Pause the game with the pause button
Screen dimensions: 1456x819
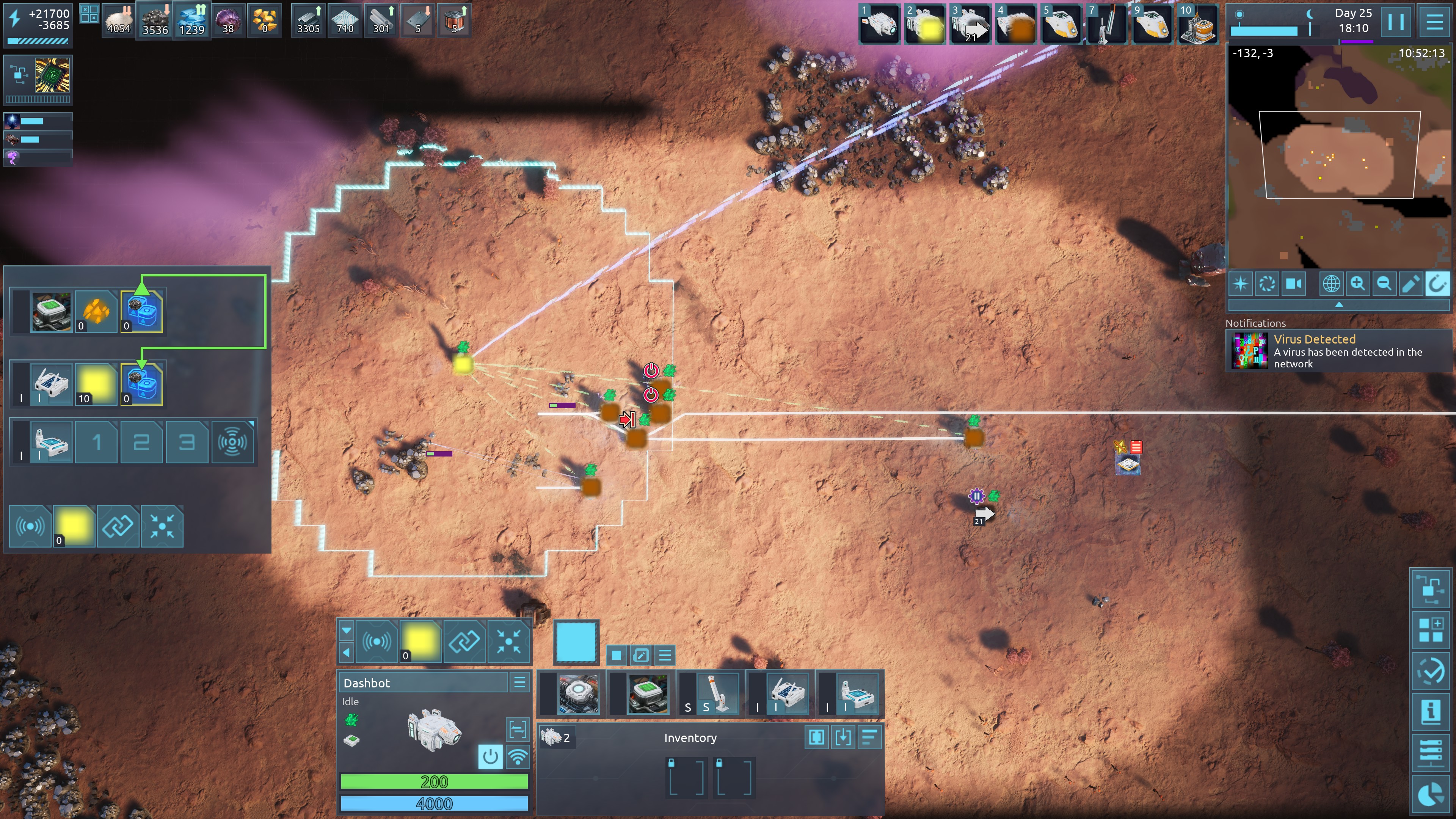1395,22
